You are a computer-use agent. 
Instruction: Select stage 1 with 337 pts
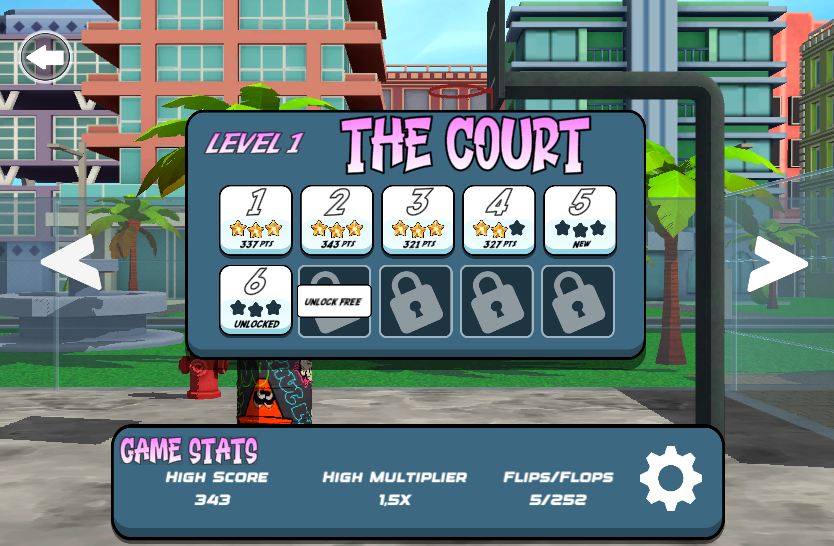click(x=256, y=219)
